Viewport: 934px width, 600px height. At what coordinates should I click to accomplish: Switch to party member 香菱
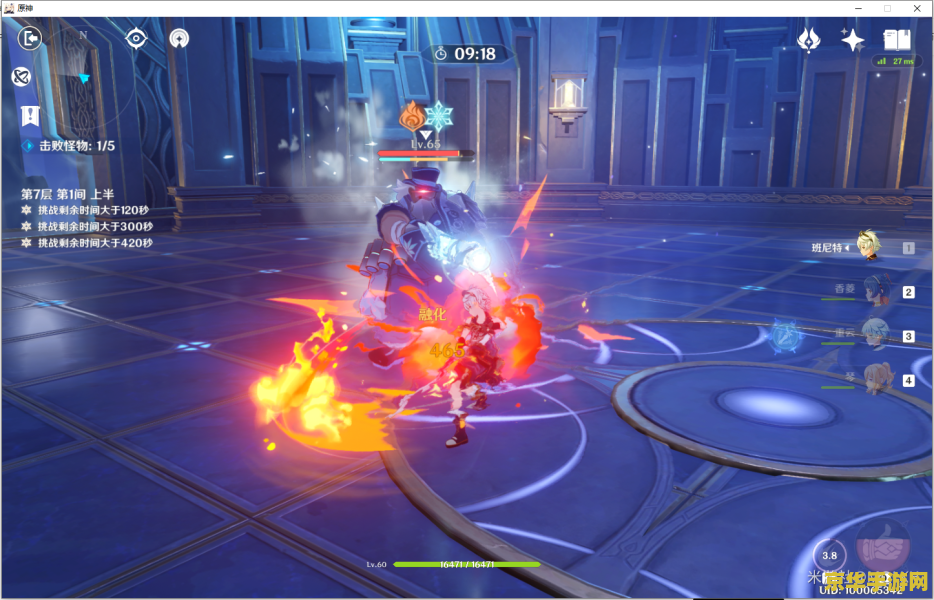point(871,291)
